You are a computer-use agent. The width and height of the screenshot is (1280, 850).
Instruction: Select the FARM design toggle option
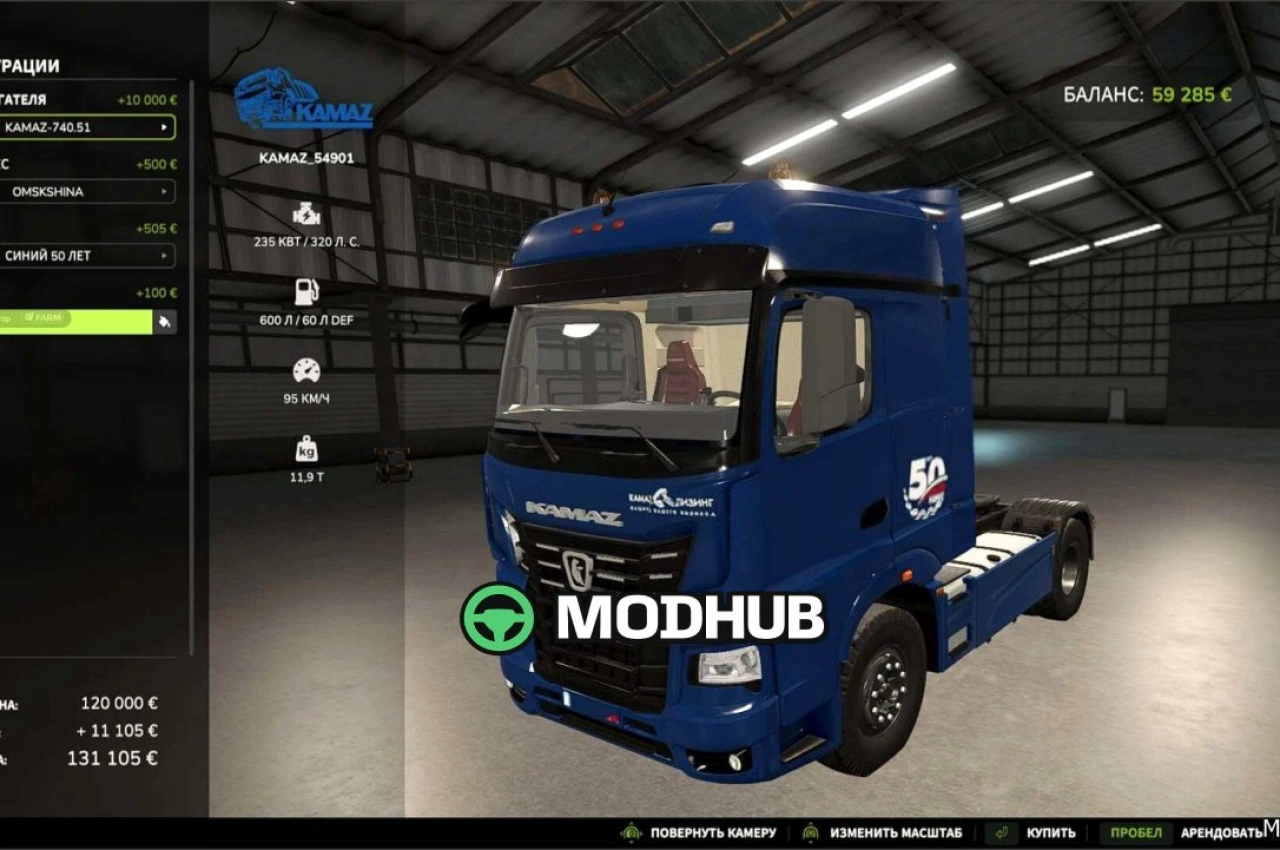point(44,318)
